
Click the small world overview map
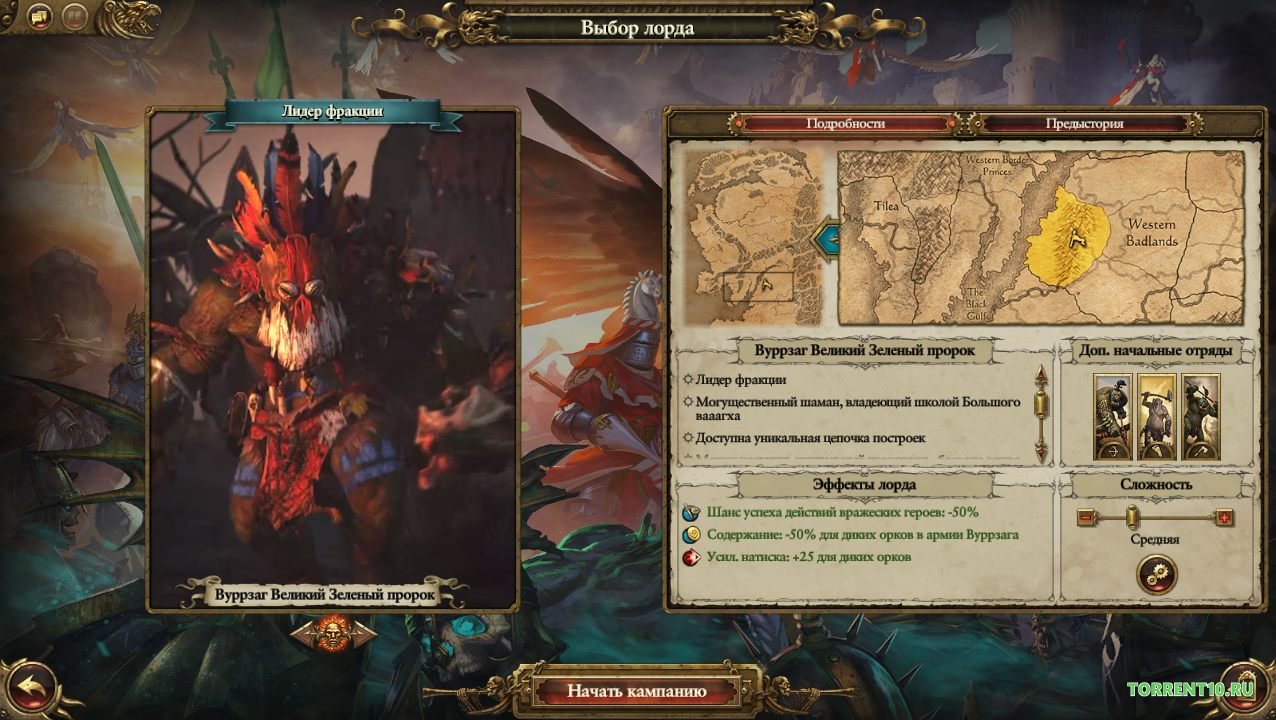[753, 238]
